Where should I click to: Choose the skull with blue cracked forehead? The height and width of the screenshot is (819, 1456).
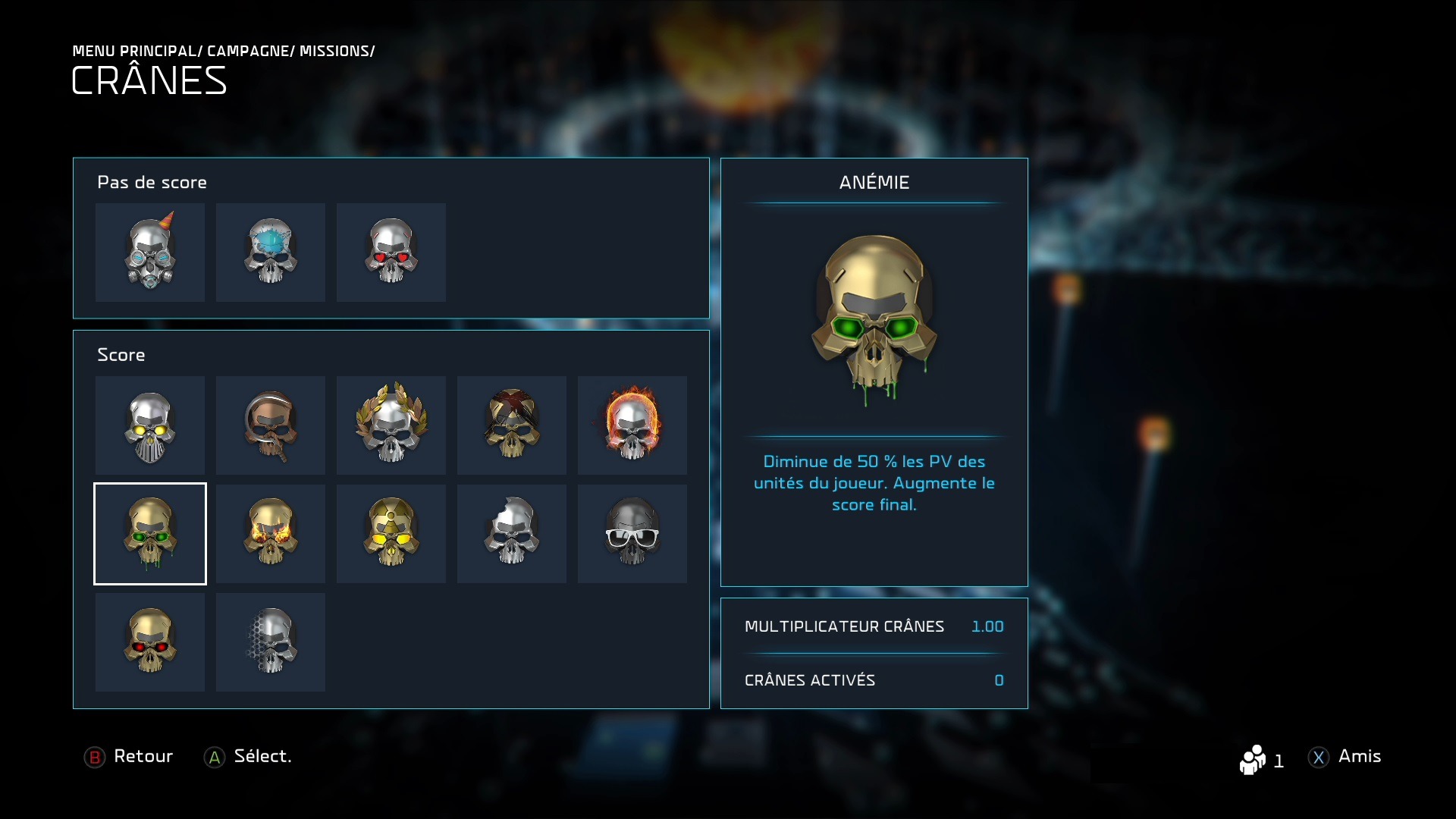pos(271,252)
